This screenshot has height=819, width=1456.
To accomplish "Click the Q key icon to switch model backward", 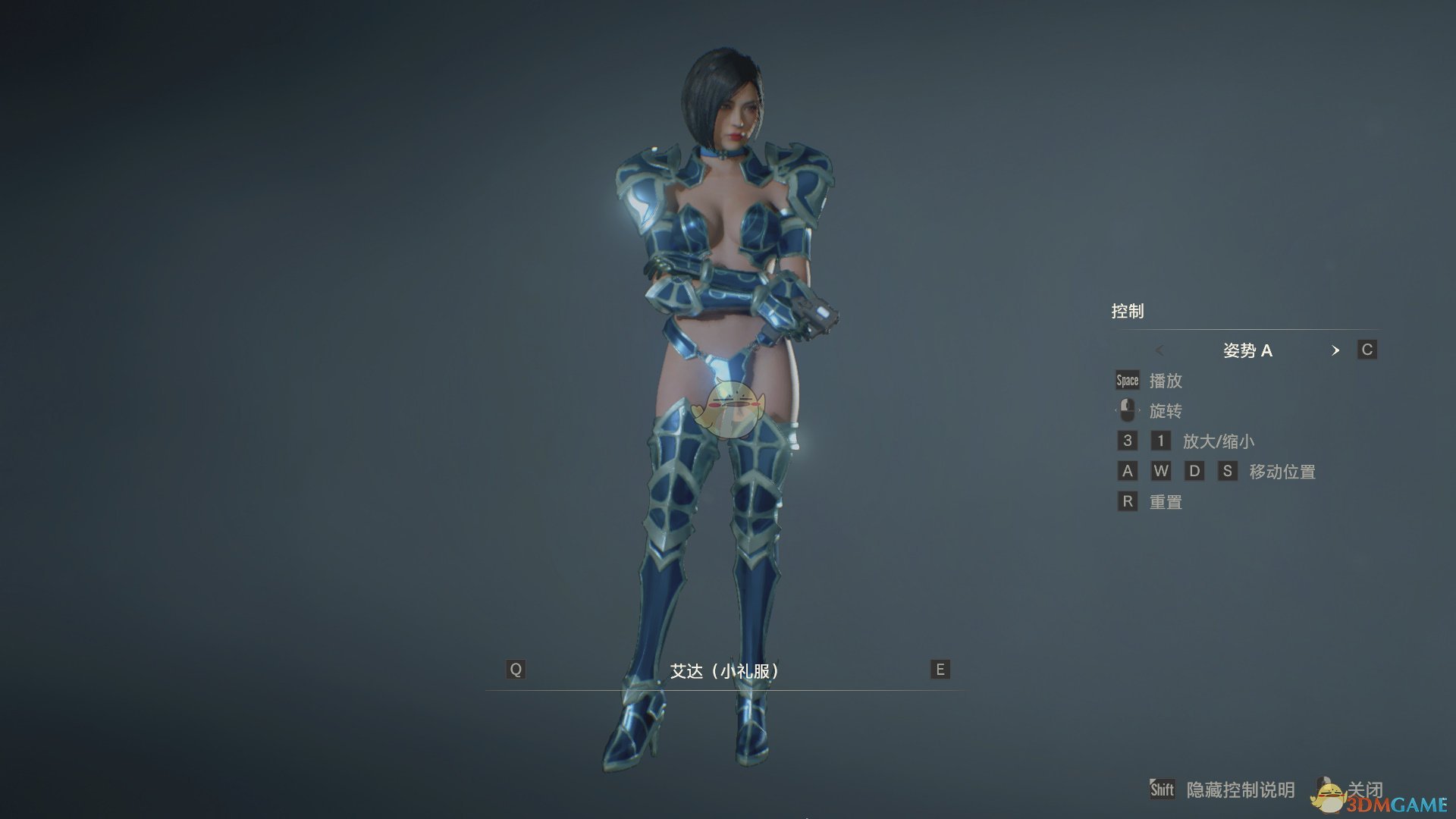I will (516, 670).
